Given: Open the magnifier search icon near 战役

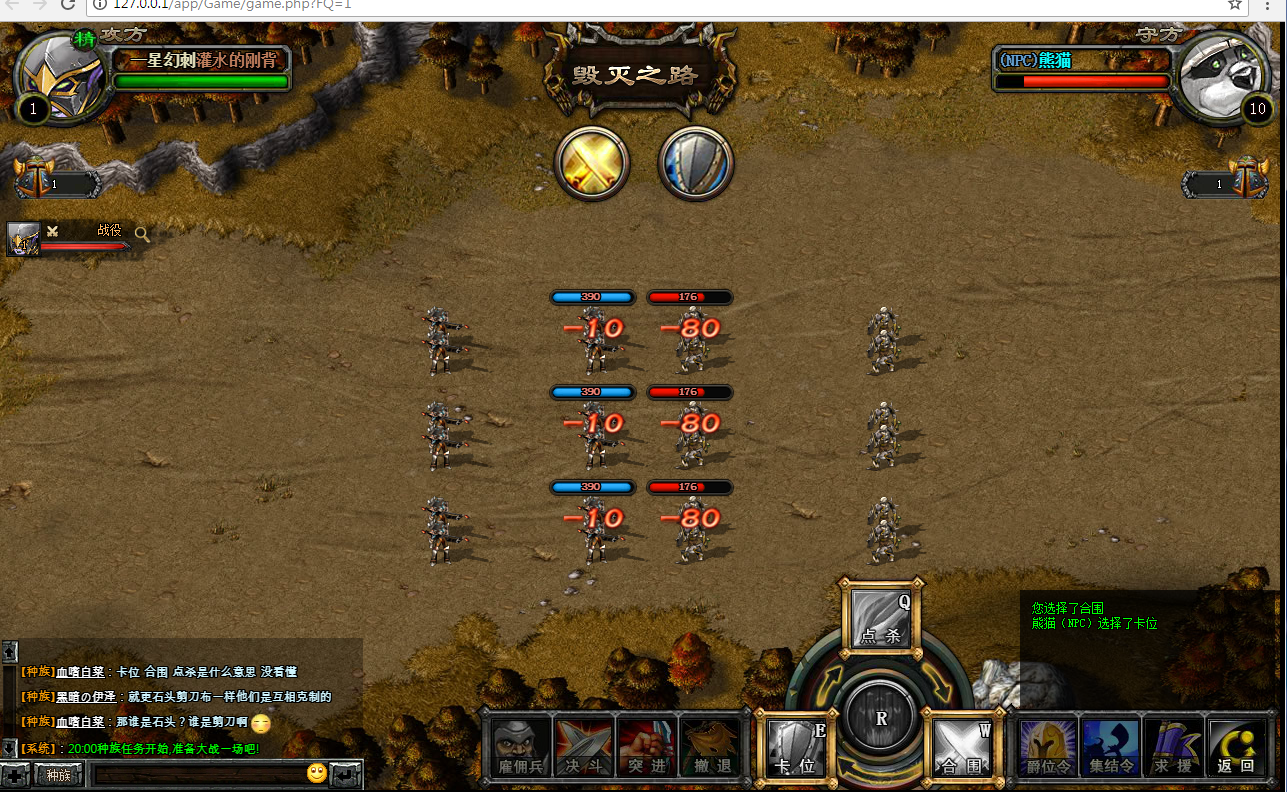Looking at the screenshot, I should (x=143, y=231).
